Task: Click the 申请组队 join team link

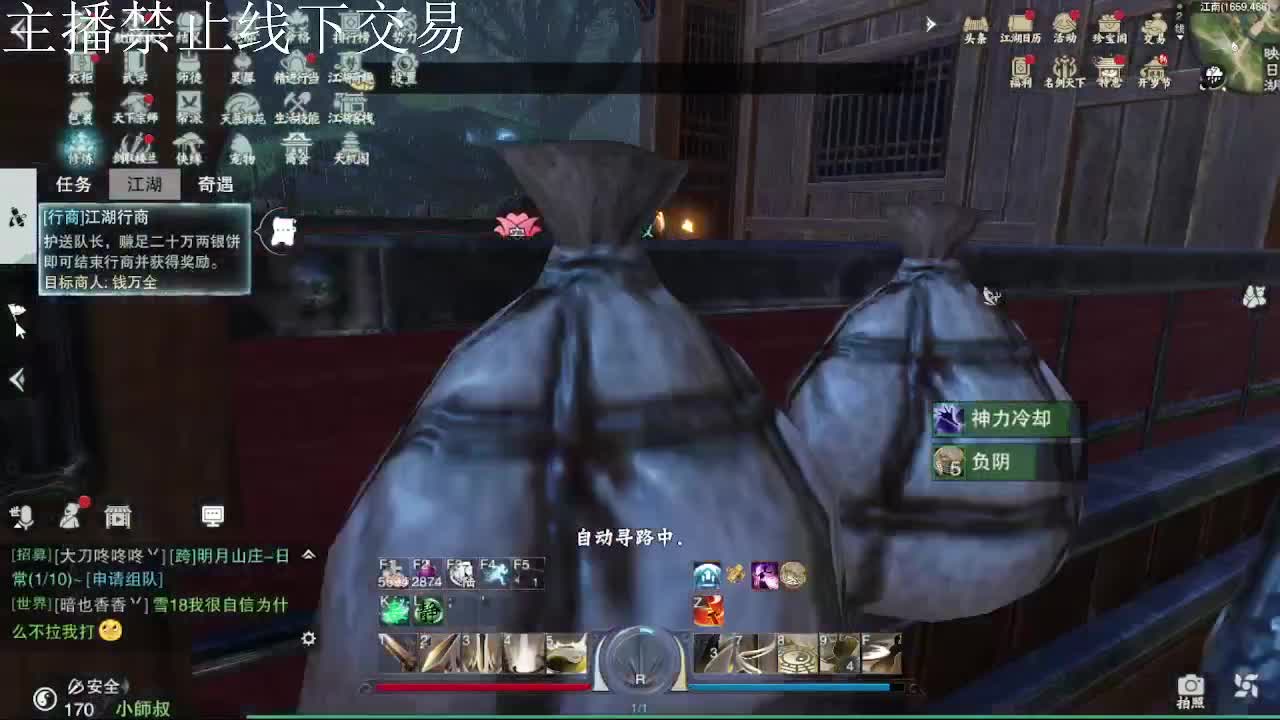Action: point(123,580)
